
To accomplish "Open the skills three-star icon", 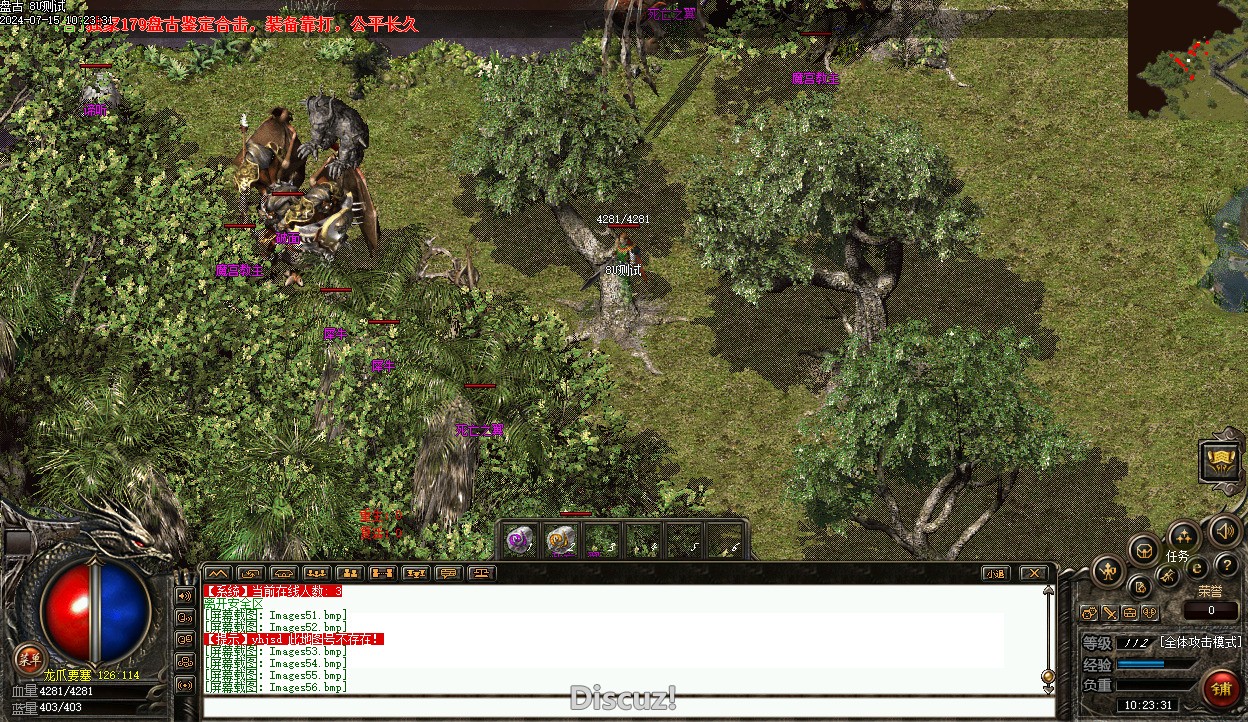I will 1184,536.
